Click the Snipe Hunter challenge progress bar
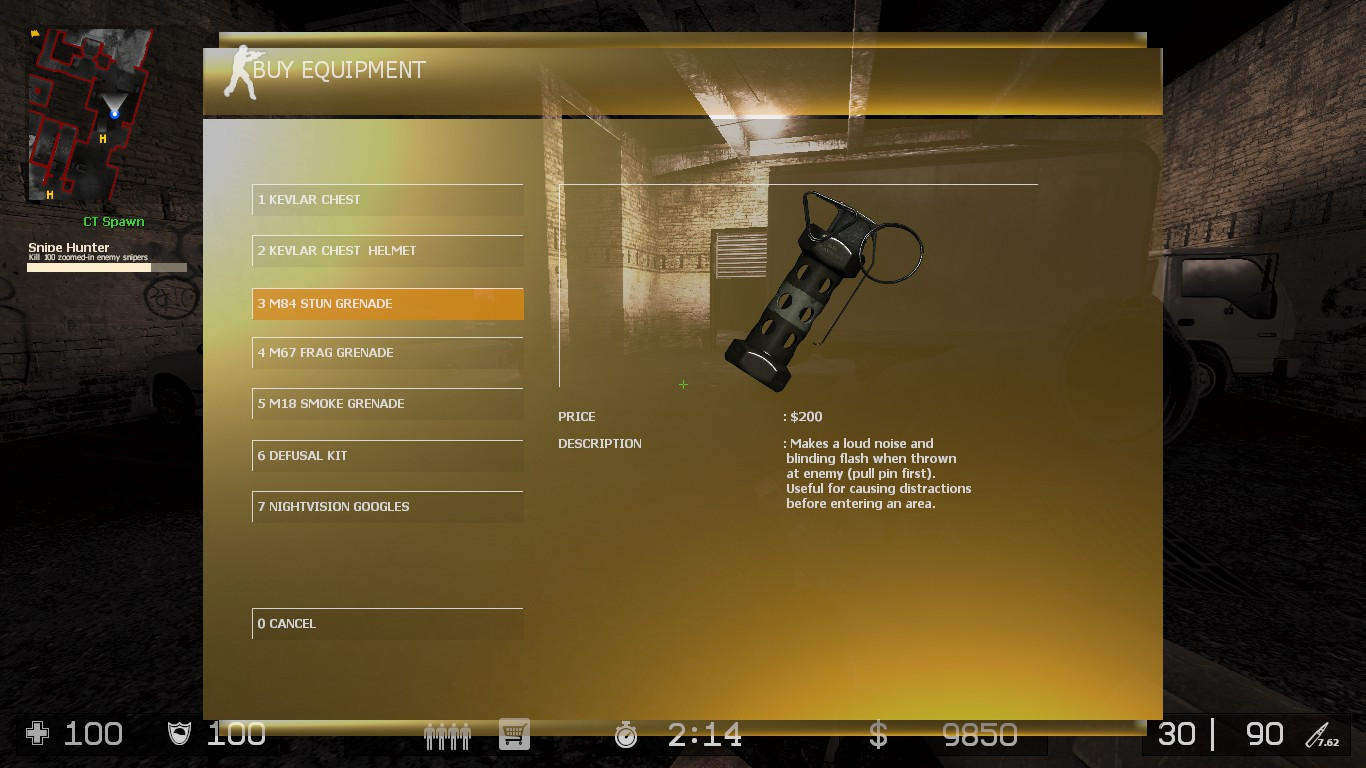This screenshot has width=1366, height=768. [107, 267]
